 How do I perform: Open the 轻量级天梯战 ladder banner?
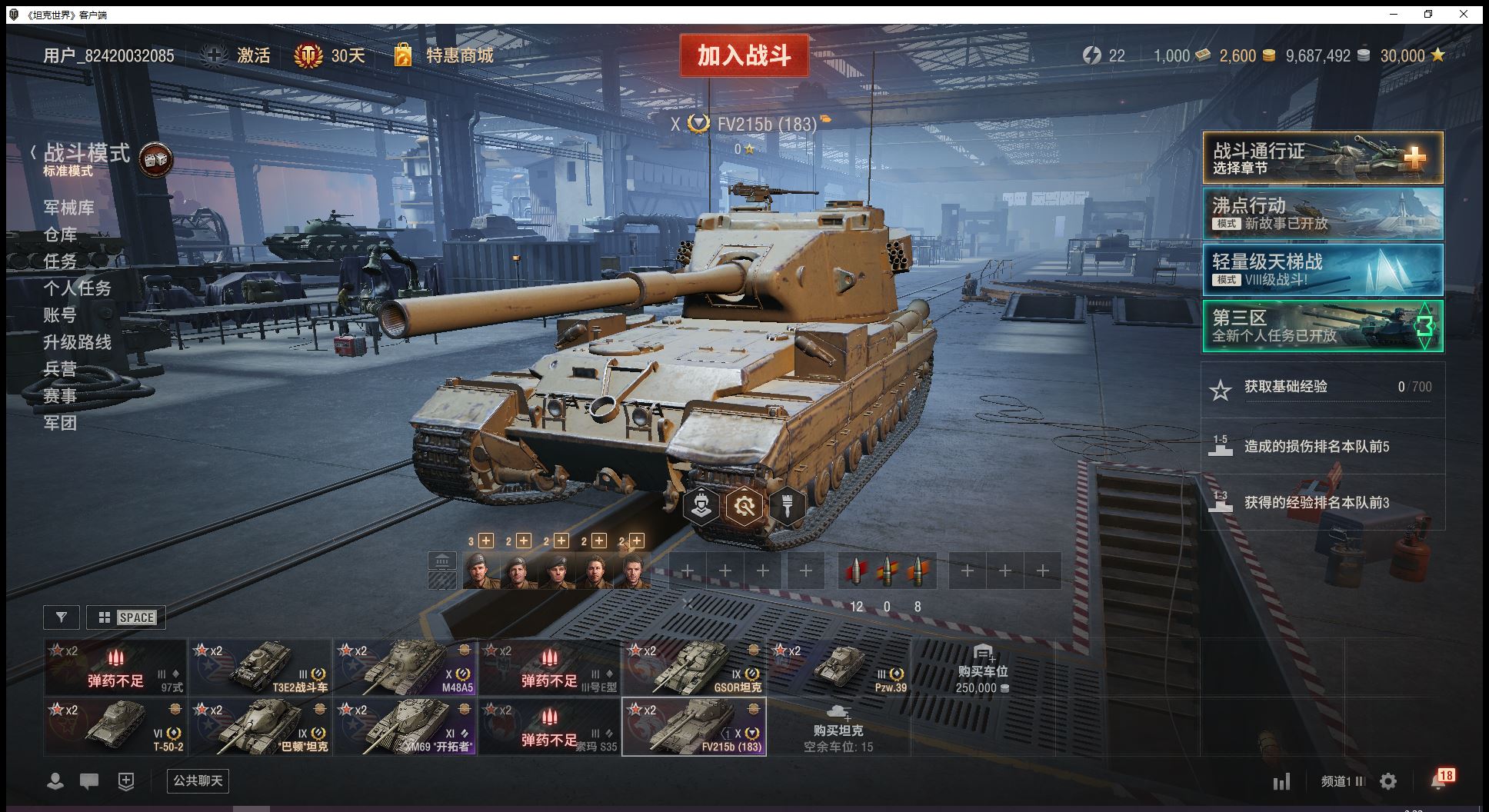tap(1322, 270)
